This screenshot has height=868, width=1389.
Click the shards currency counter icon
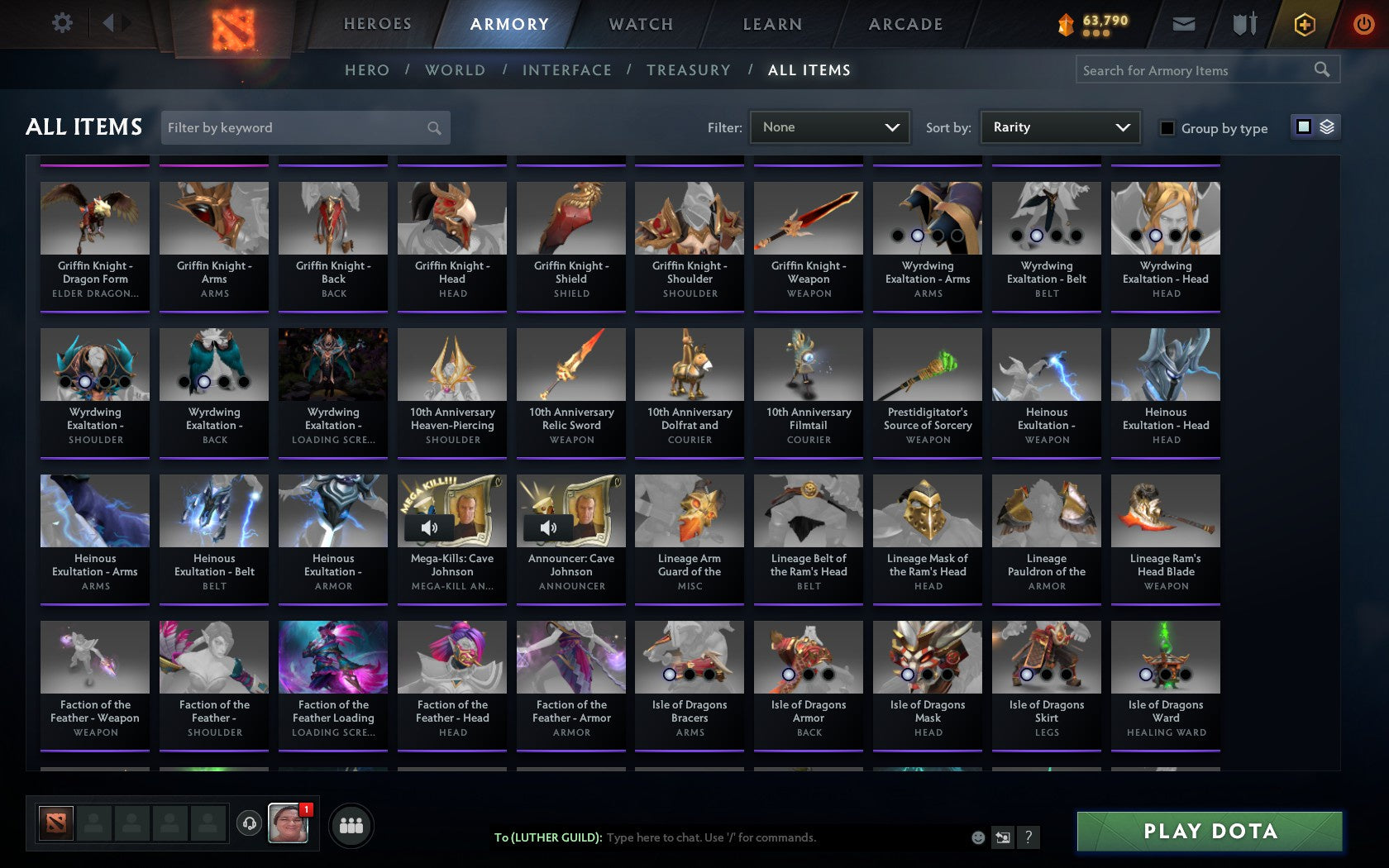pyautogui.click(x=1066, y=22)
